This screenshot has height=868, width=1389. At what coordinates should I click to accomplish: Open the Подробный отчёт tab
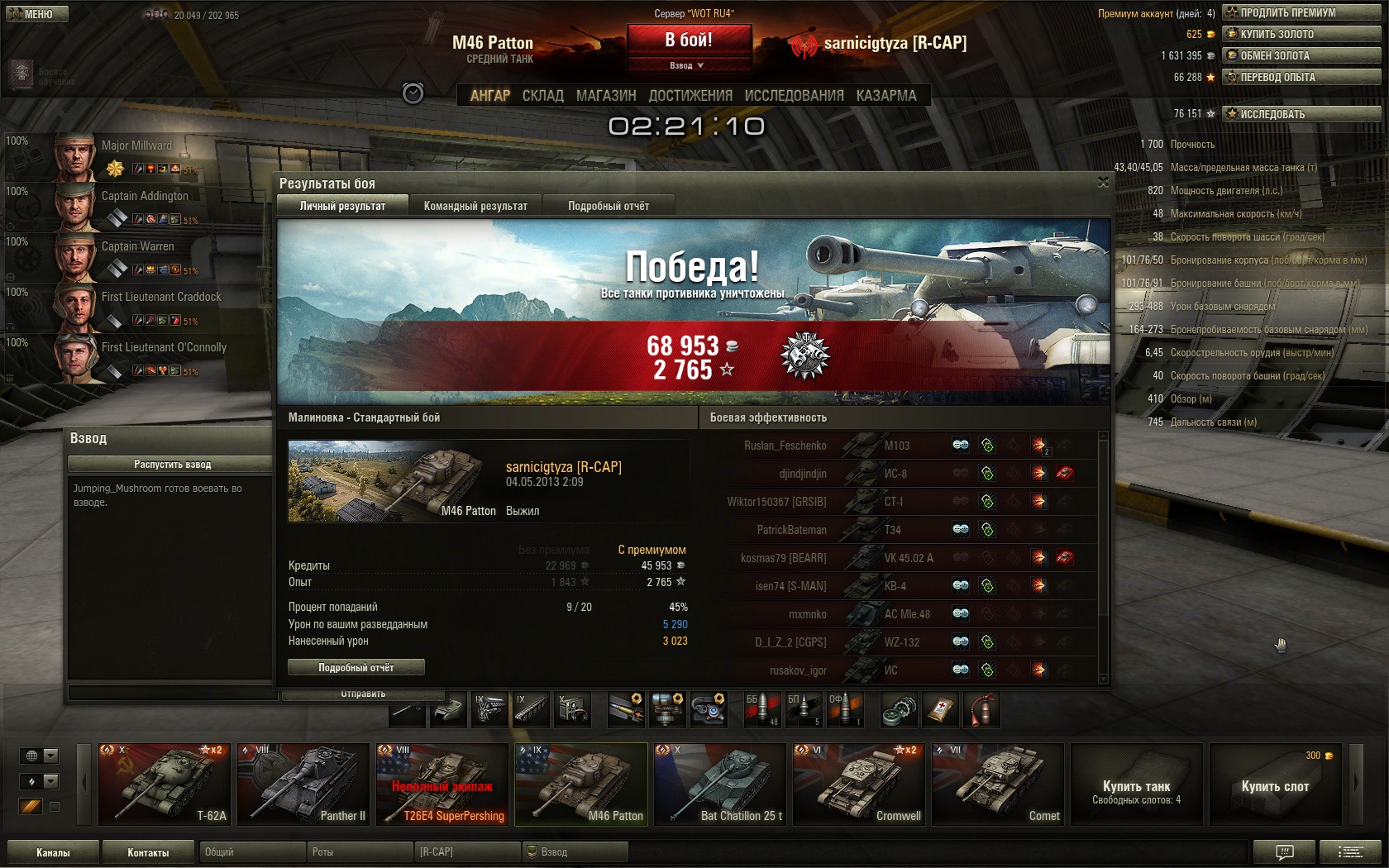609,206
